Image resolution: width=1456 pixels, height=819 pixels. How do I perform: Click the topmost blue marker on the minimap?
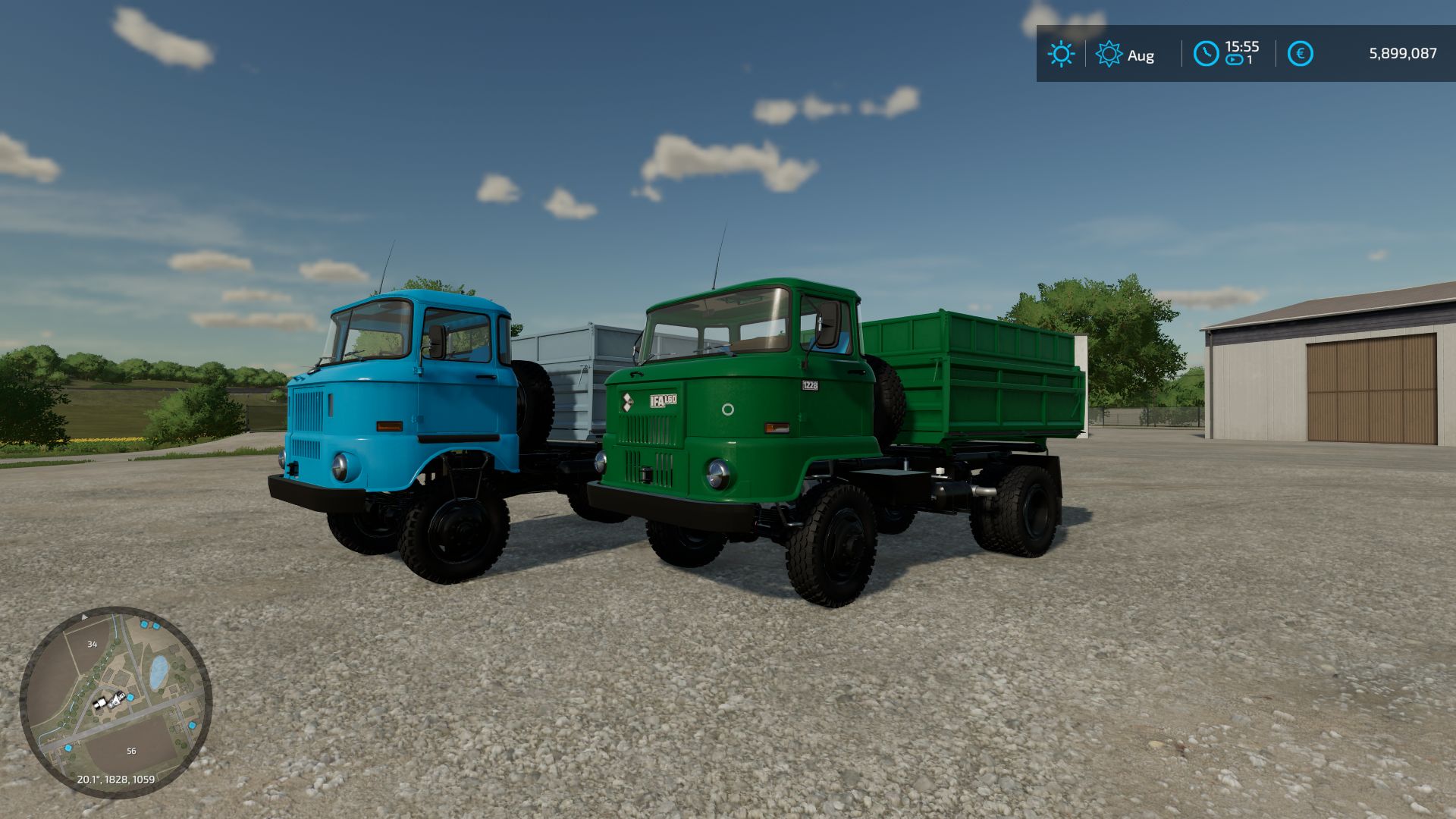tap(144, 624)
